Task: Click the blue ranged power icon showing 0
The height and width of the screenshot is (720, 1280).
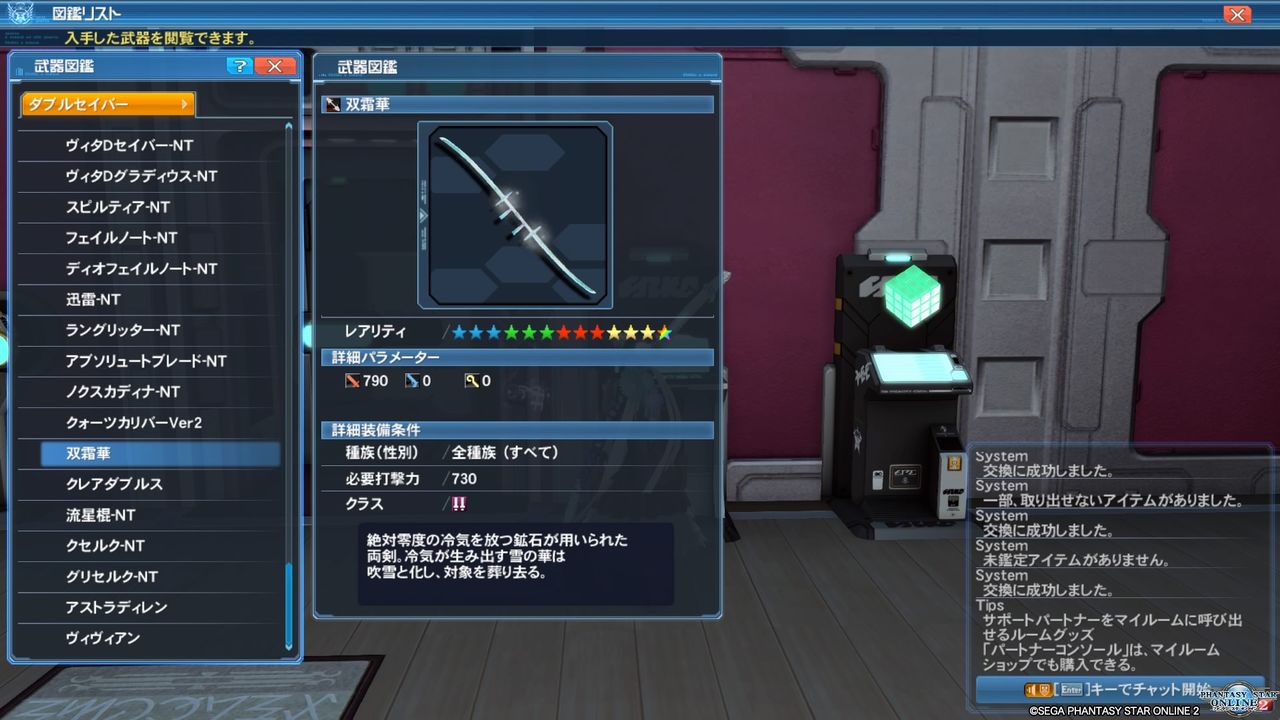Action: pos(413,380)
